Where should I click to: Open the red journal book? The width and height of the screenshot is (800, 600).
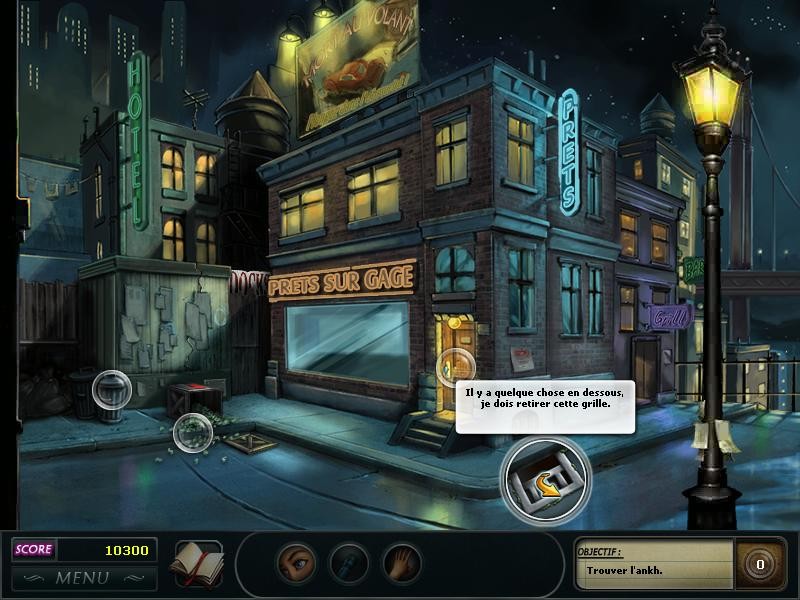tap(196, 563)
